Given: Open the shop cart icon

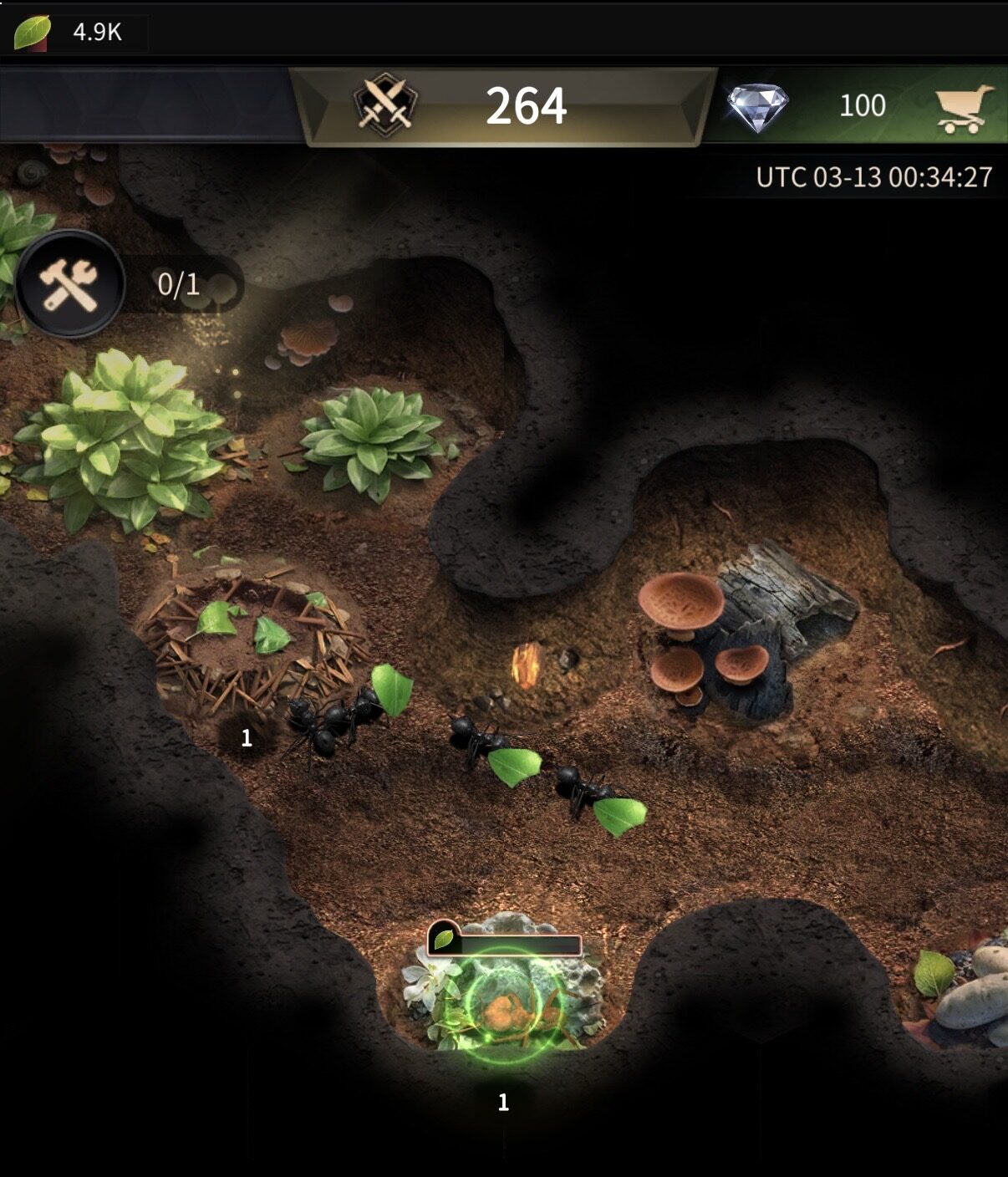Looking at the screenshot, I should click(965, 108).
